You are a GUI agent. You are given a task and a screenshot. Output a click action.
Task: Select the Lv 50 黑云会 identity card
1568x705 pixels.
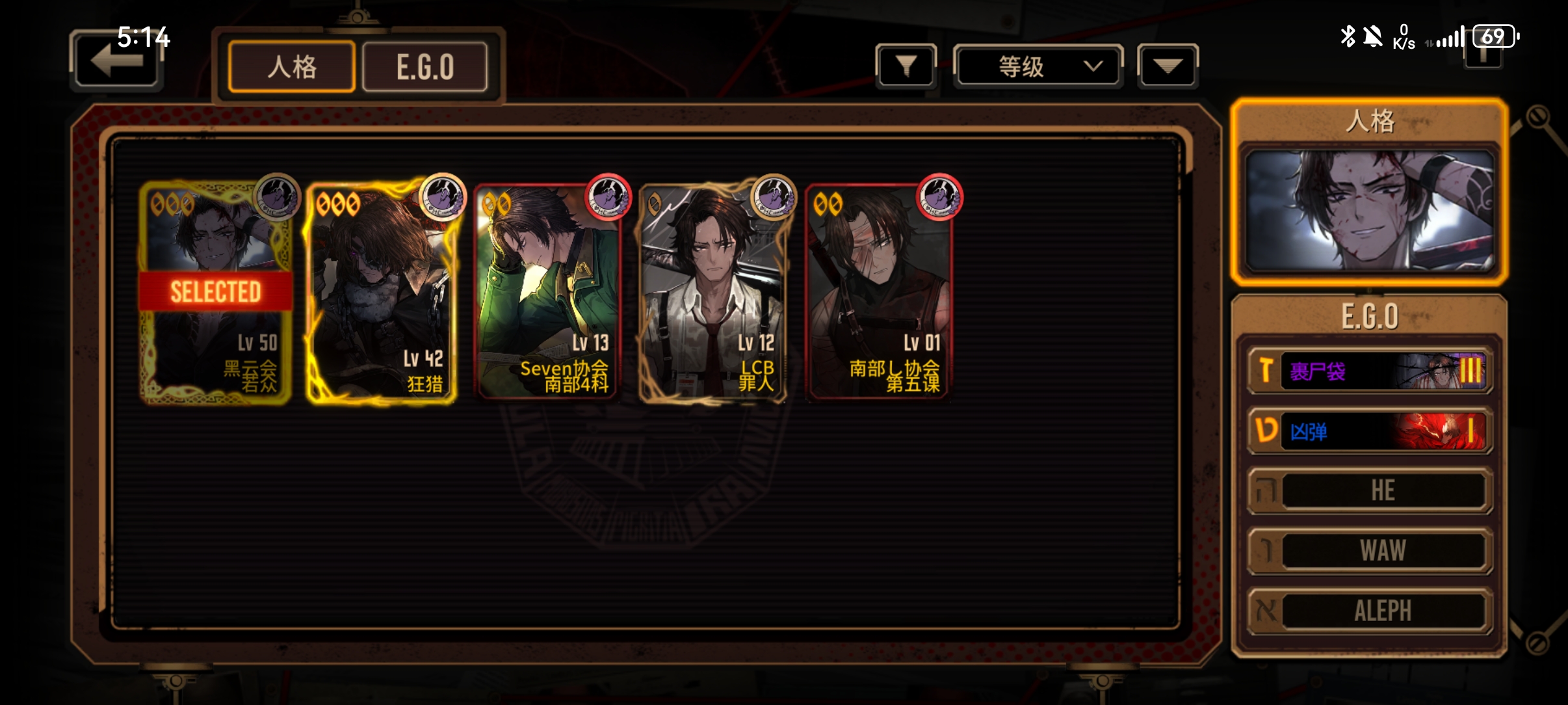point(216,293)
